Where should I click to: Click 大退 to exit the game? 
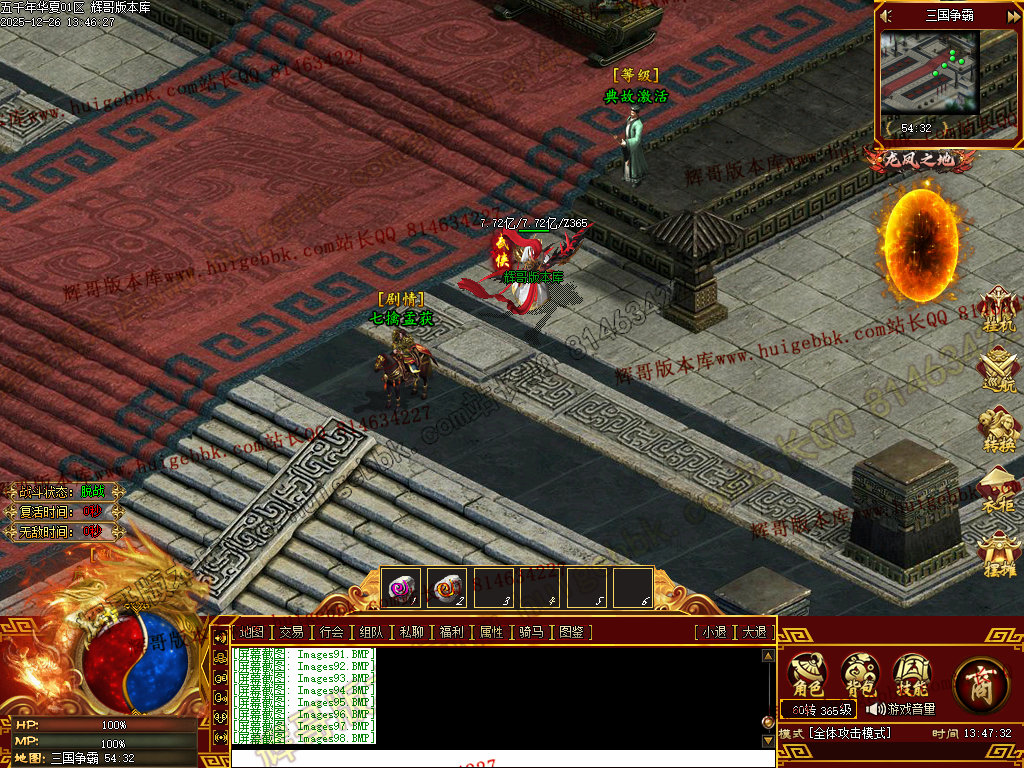pos(753,632)
